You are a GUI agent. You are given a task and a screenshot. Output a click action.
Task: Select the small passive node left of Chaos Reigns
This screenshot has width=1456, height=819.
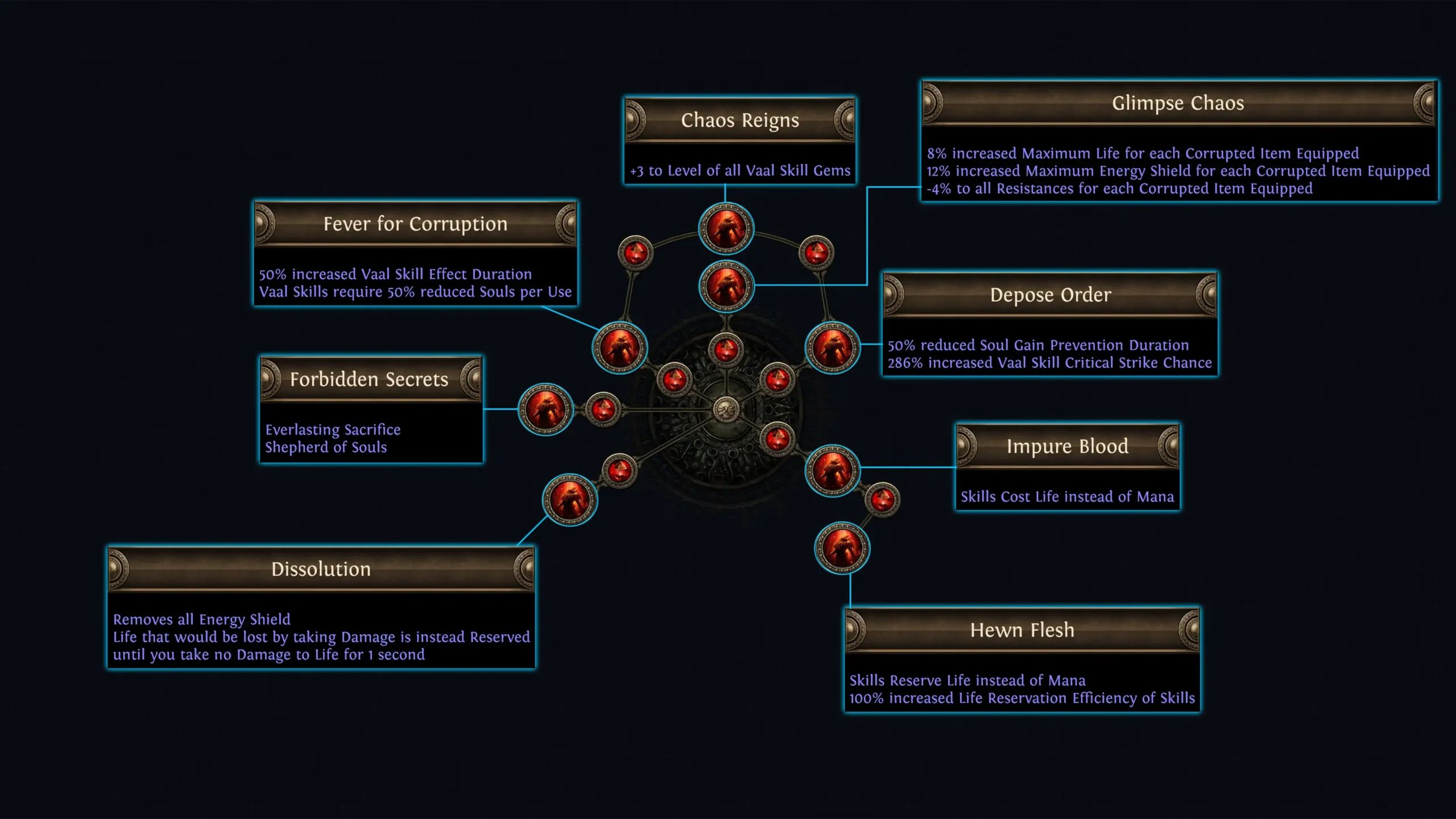click(x=635, y=255)
